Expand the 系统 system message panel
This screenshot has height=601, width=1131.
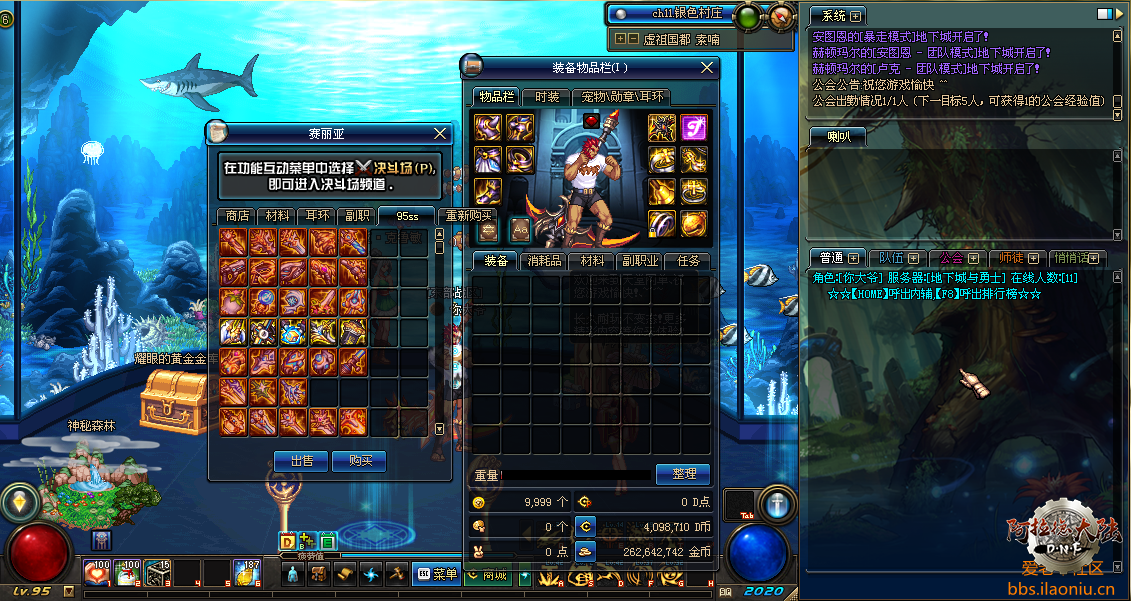[x=857, y=16]
